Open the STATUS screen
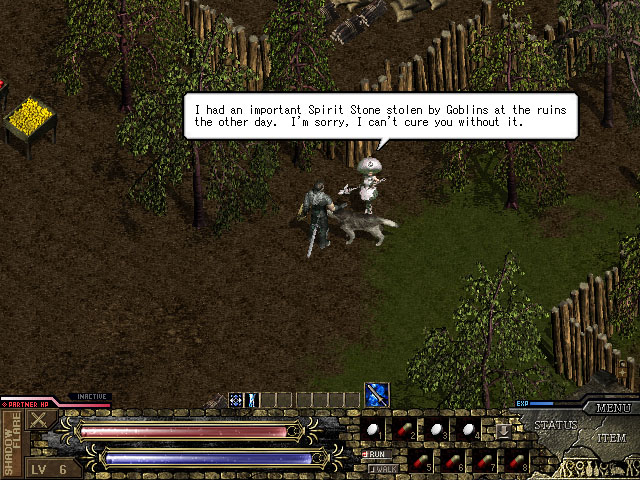 click(x=556, y=425)
